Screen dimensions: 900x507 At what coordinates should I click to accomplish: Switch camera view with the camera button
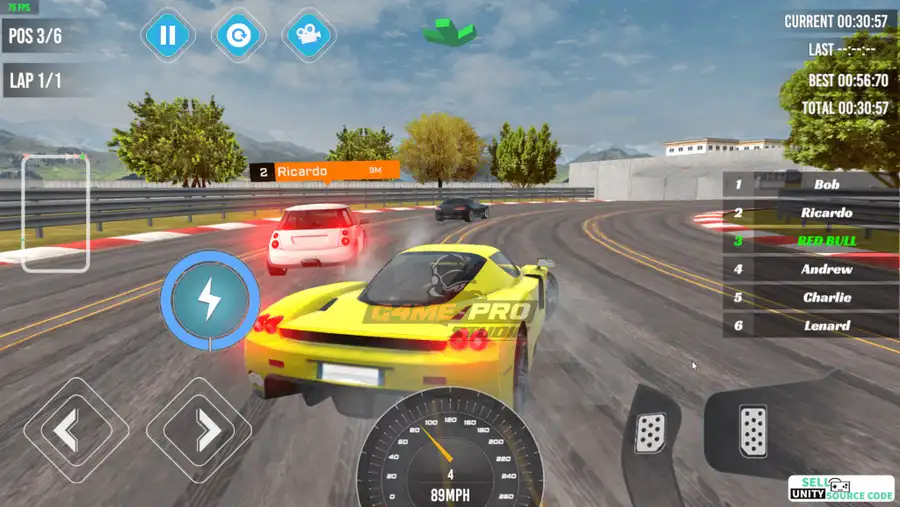(309, 37)
